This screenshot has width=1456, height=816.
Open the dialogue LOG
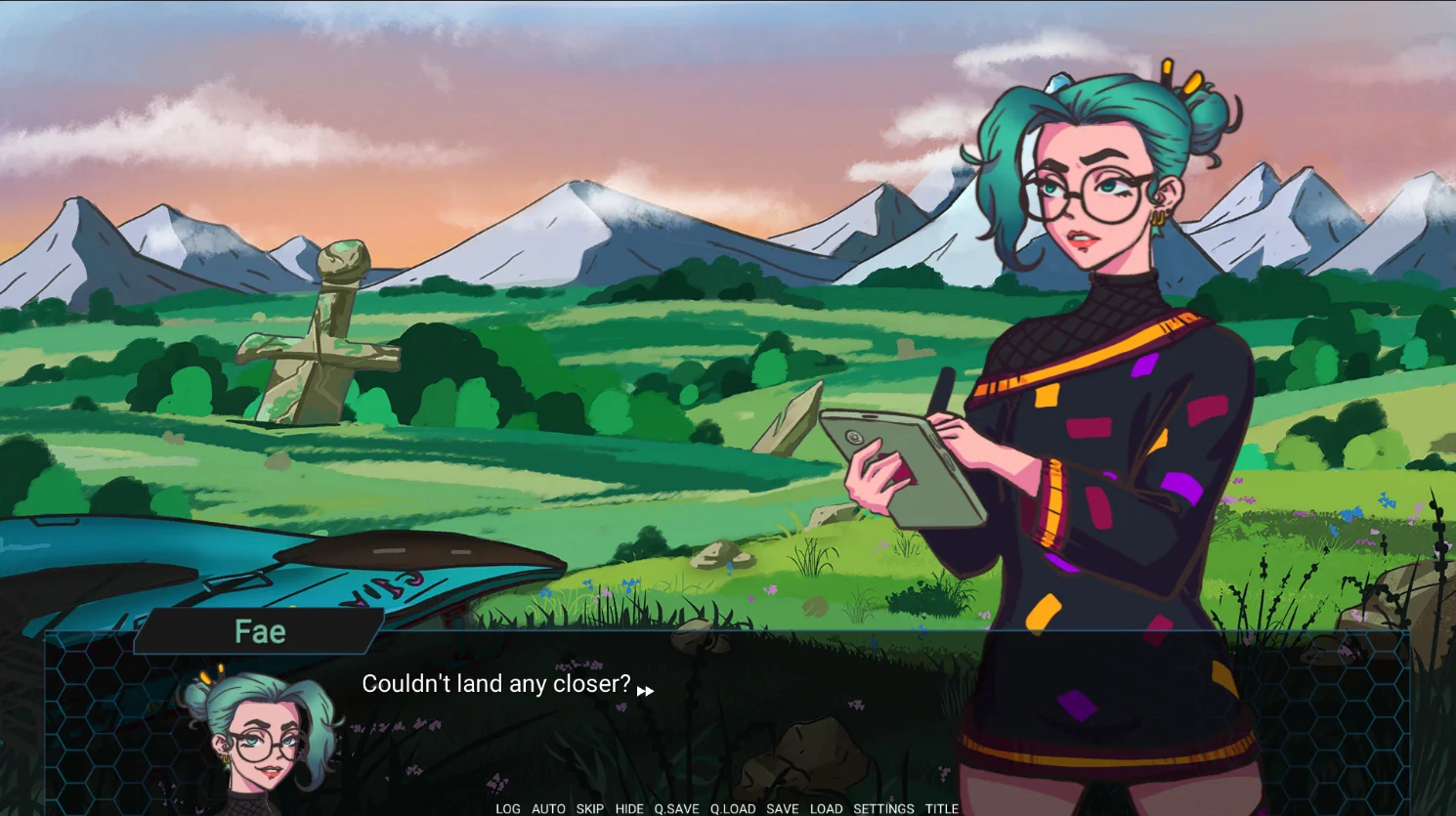tap(508, 808)
